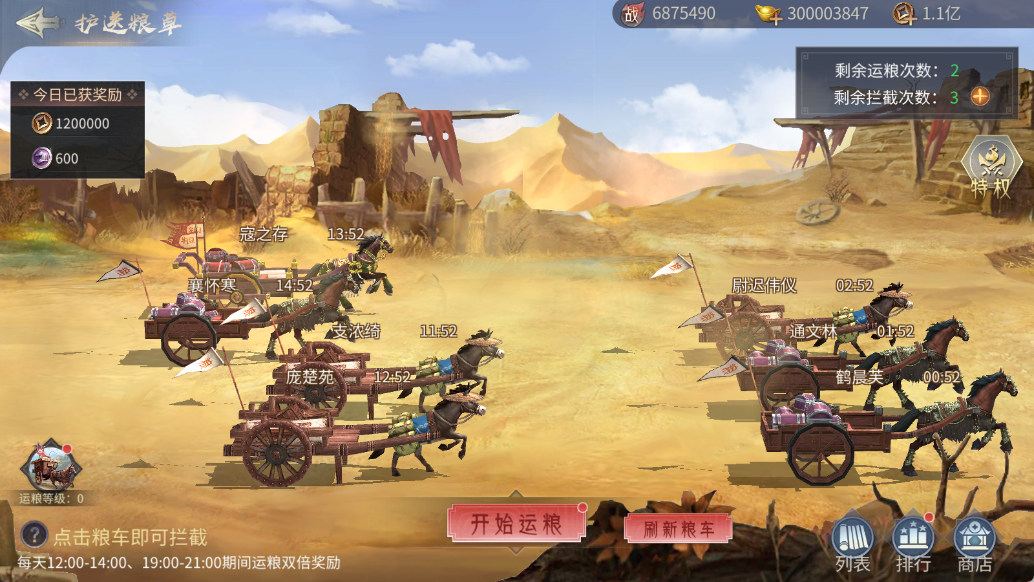The image size is (1034, 582).
Task: Add more intercept attempts with plus button
Action: (x=980, y=97)
